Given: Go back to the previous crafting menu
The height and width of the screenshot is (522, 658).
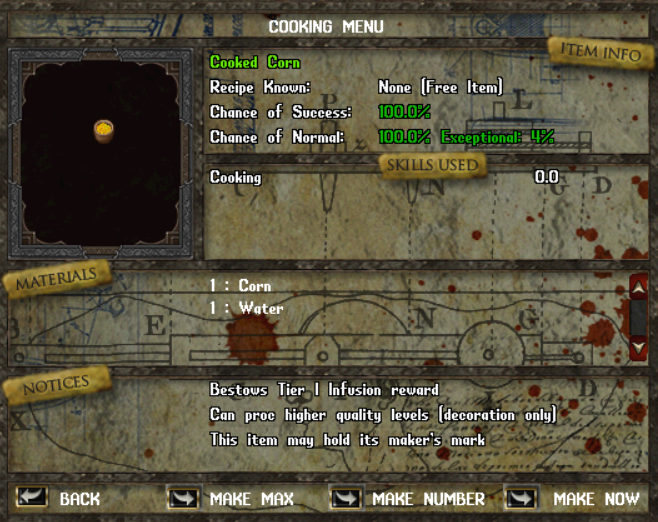Looking at the screenshot, I should [32, 498].
